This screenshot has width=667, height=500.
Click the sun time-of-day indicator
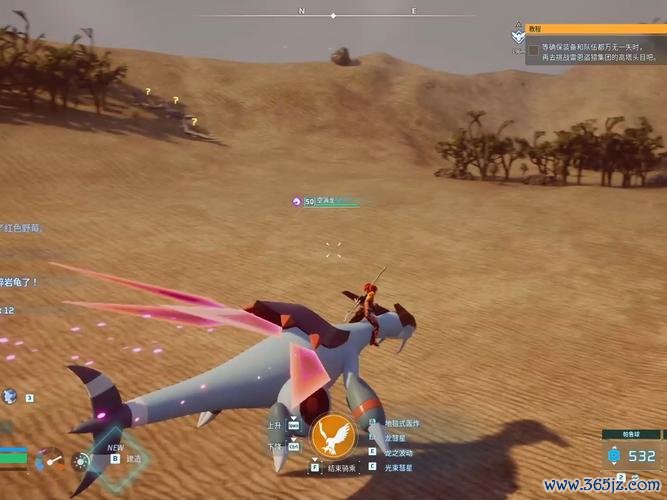pos(81,461)
